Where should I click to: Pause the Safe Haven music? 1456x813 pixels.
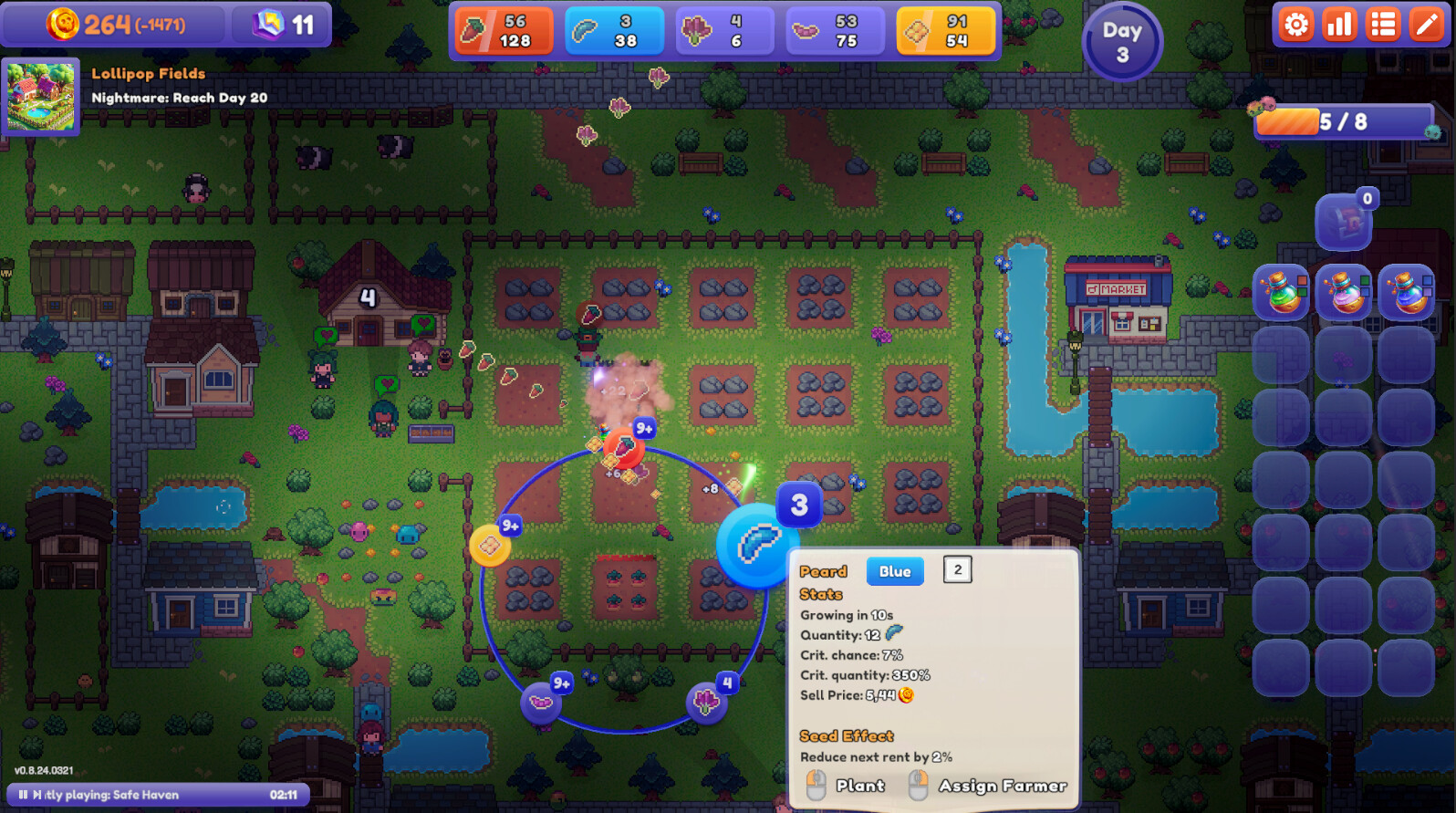[24, 795]
